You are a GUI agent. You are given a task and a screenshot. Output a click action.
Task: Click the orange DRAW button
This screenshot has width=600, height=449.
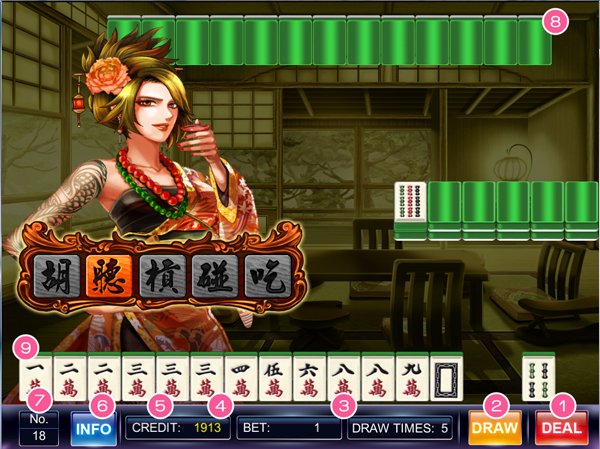click(495, 429)
